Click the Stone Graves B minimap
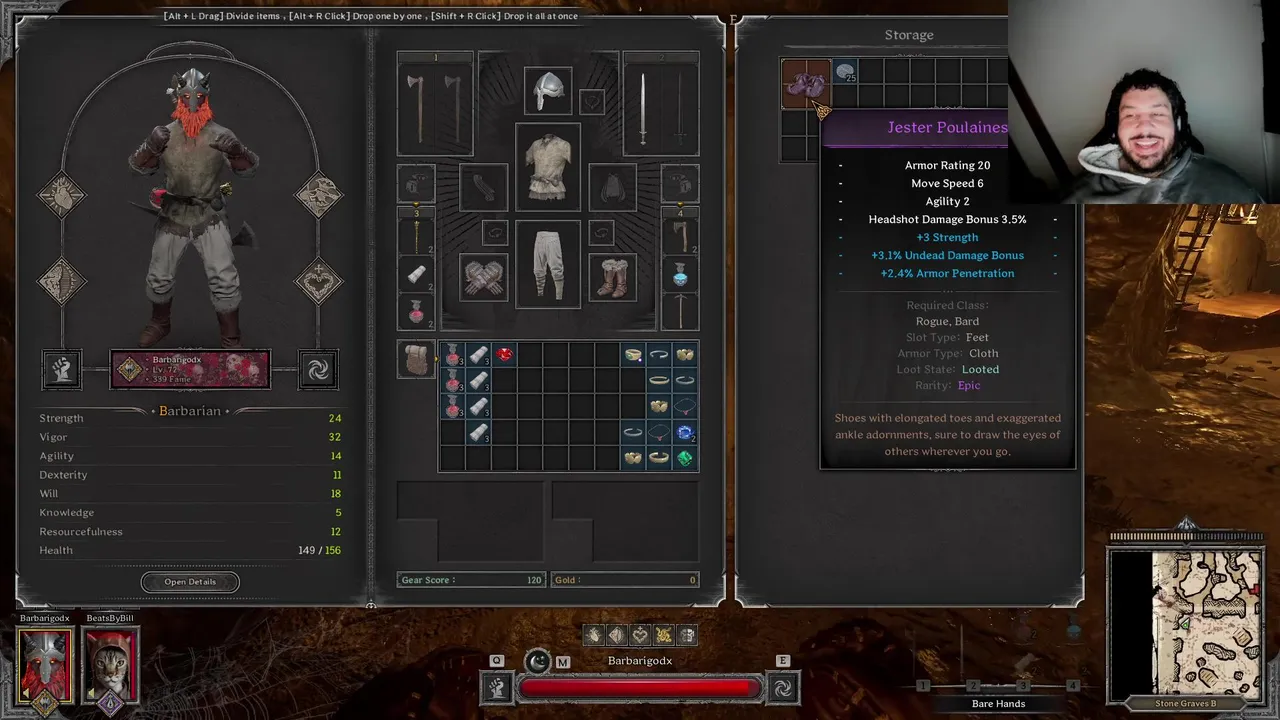Image resolution: width=1280 pixels, height=720 pixels. (1186, 622)
